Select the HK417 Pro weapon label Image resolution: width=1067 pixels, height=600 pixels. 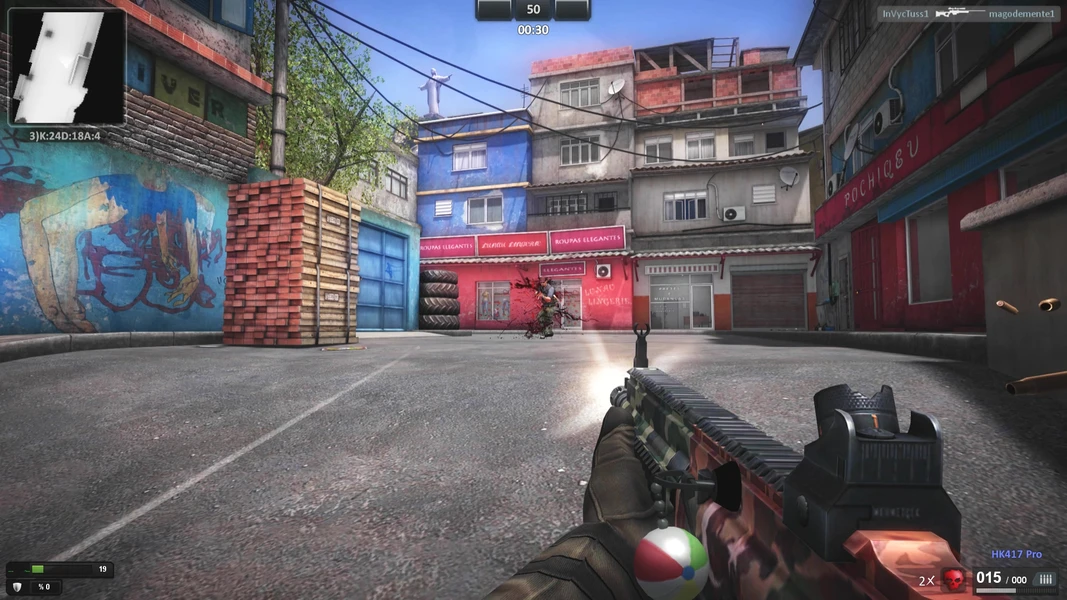pos(1016,554)
